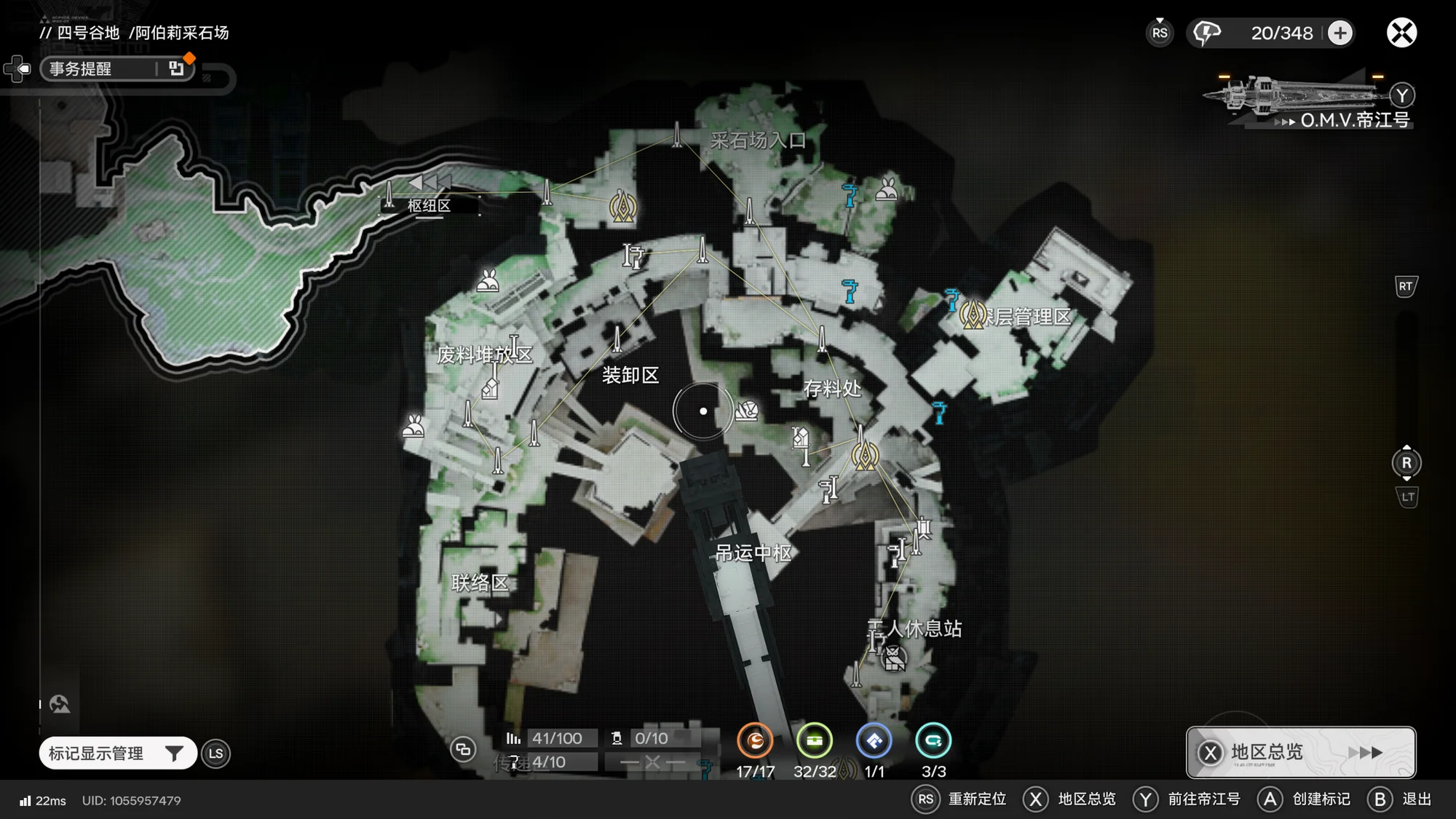Click the plus button beside 20/348
The width and height of the screenshot is (1456, 819).
(1340, 33)
